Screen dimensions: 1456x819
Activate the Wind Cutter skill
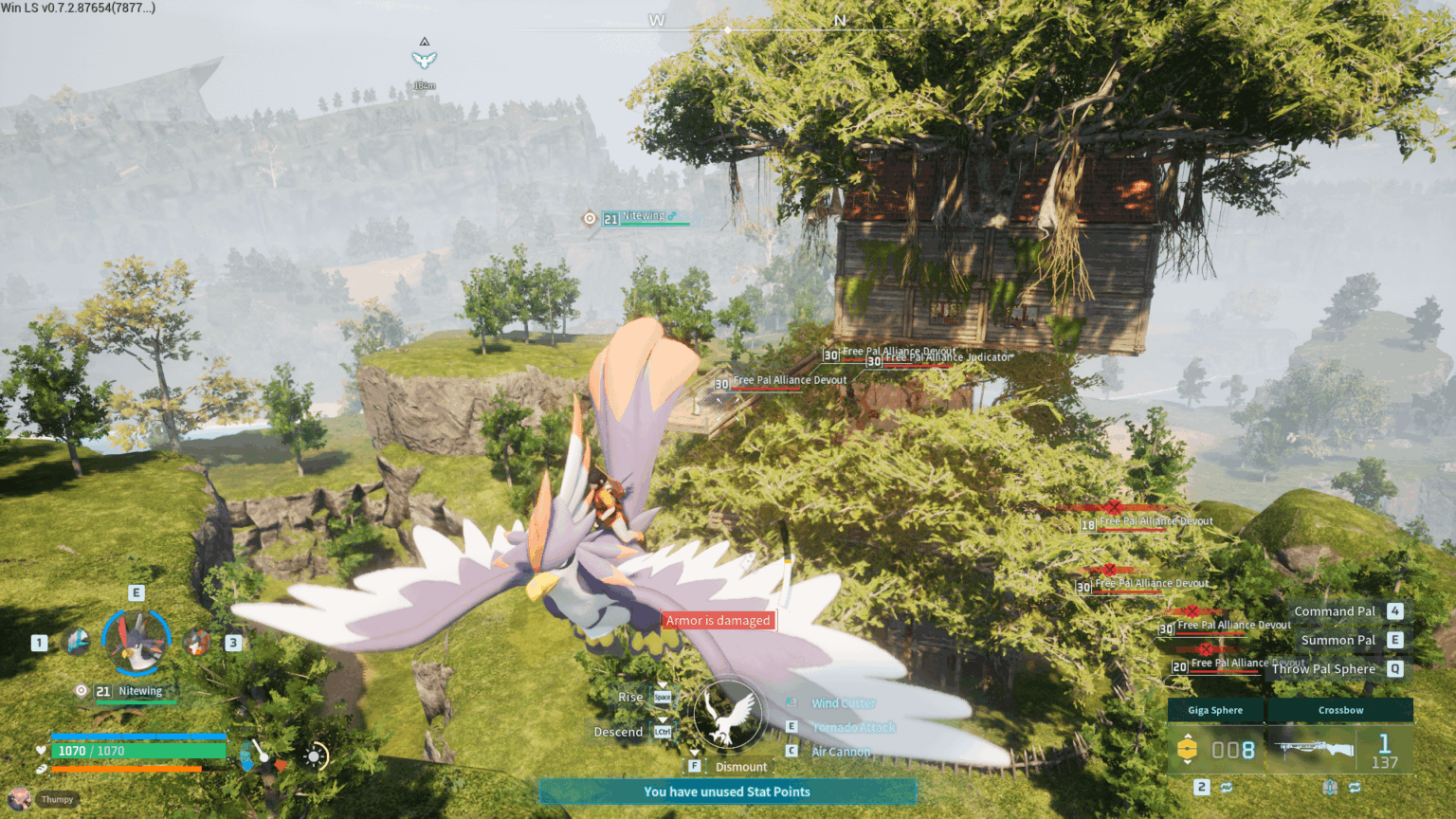pos(843,703)
